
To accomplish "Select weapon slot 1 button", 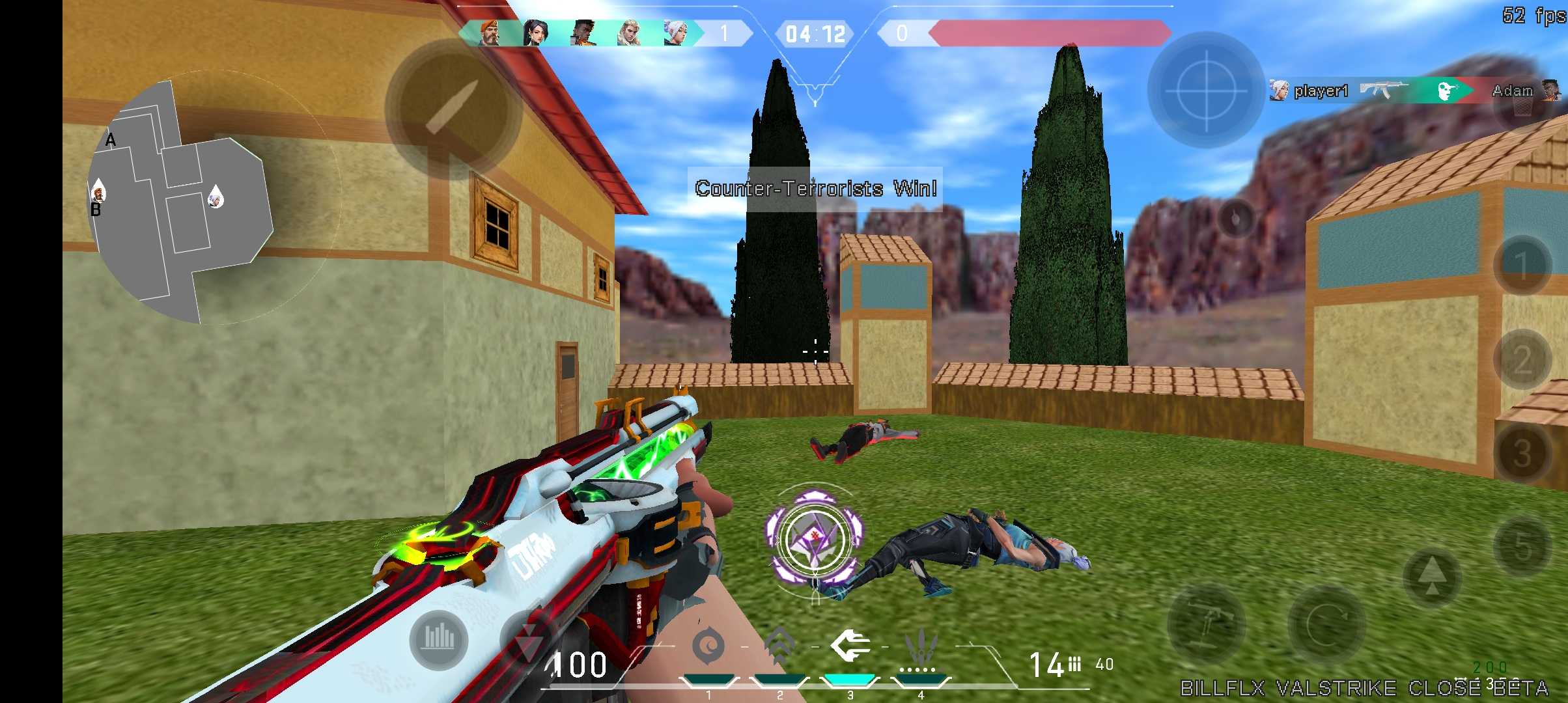I will 1522,265.
